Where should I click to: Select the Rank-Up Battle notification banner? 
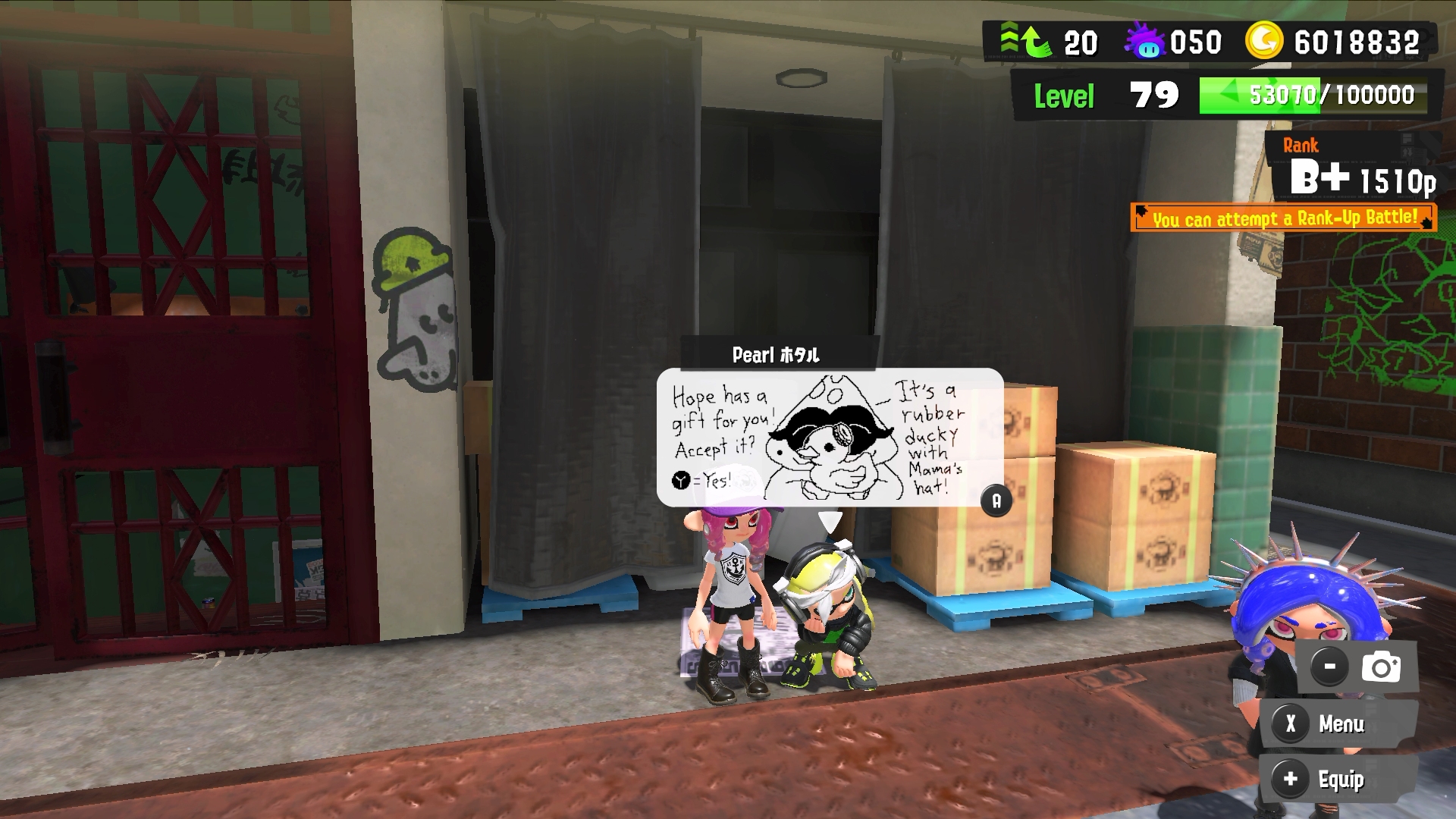click(x=1283, y=218)
